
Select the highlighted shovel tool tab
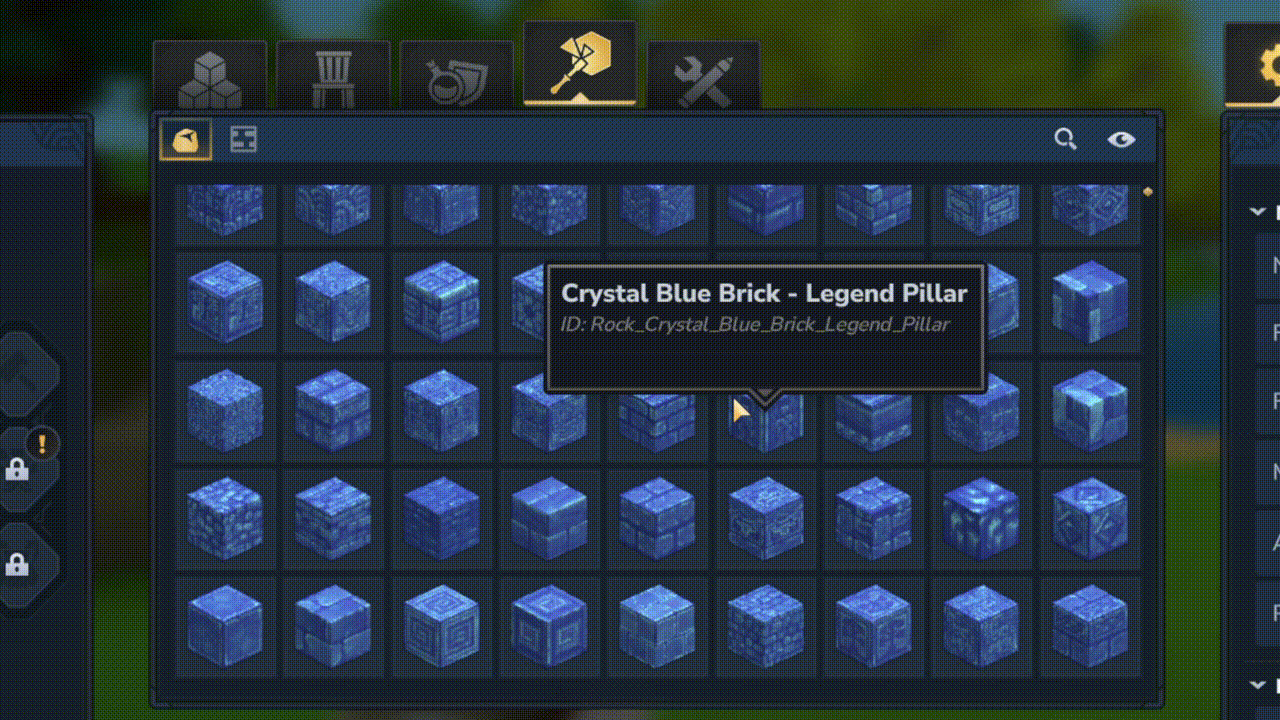pyautogui.click(x=580, y=65)
